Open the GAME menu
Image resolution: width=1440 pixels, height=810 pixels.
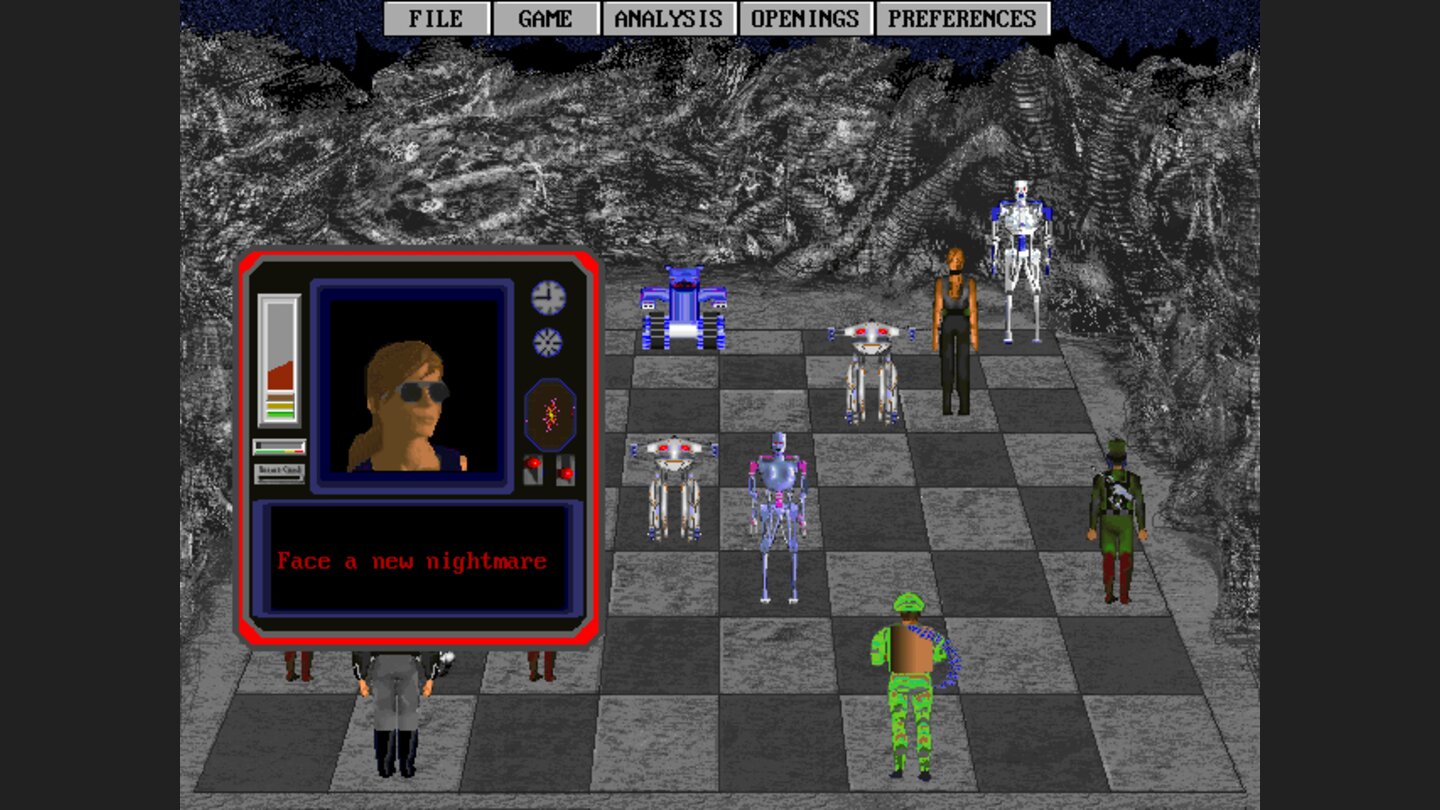[546, 17]
